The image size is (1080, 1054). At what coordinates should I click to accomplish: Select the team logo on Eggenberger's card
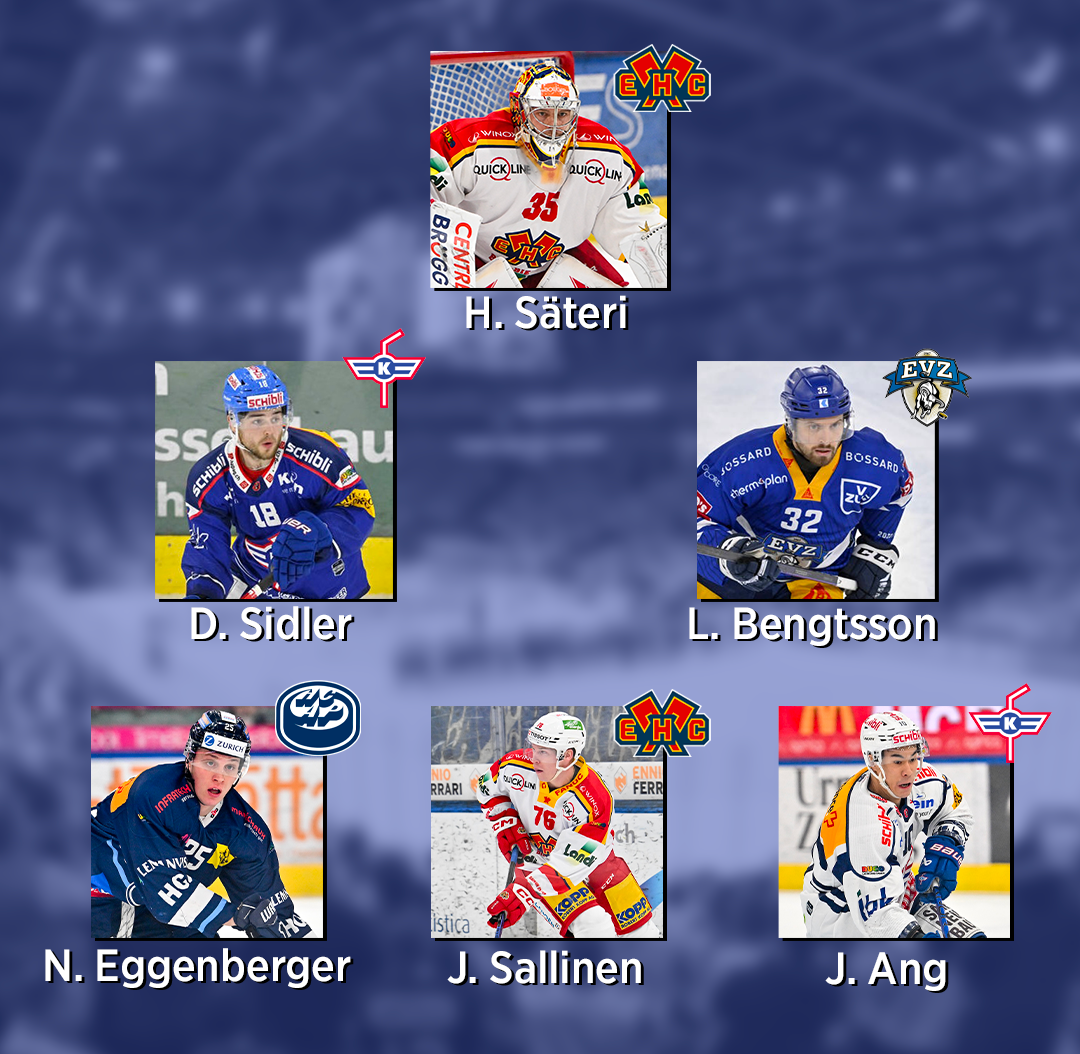pos(318,717)
